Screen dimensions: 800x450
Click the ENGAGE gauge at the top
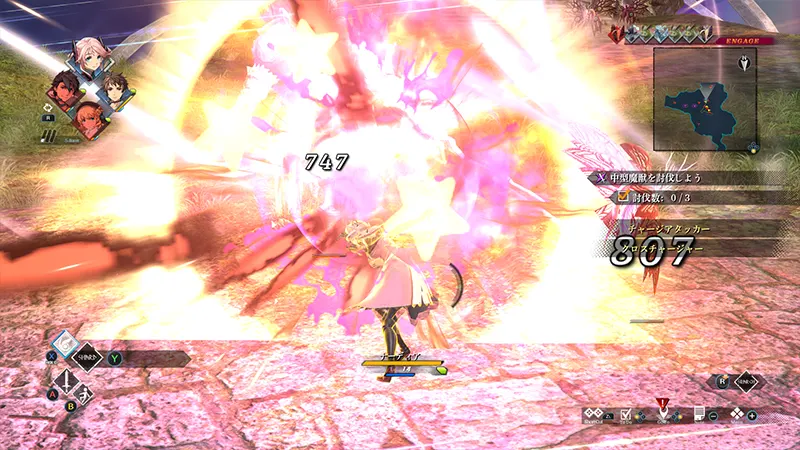[x=690, y=37]
